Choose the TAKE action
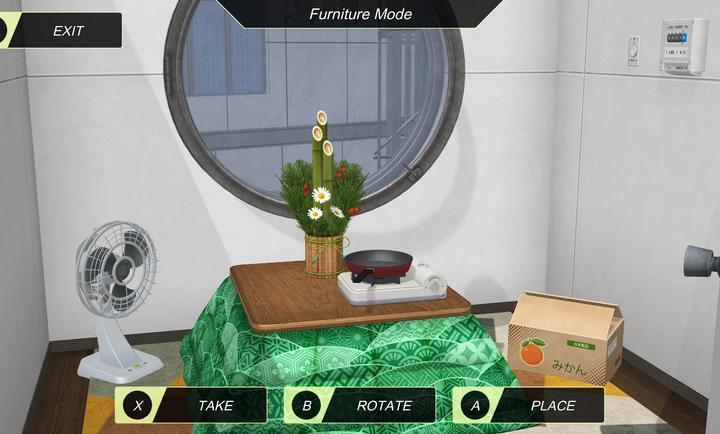720x434 pixels. tap(192, 405)
